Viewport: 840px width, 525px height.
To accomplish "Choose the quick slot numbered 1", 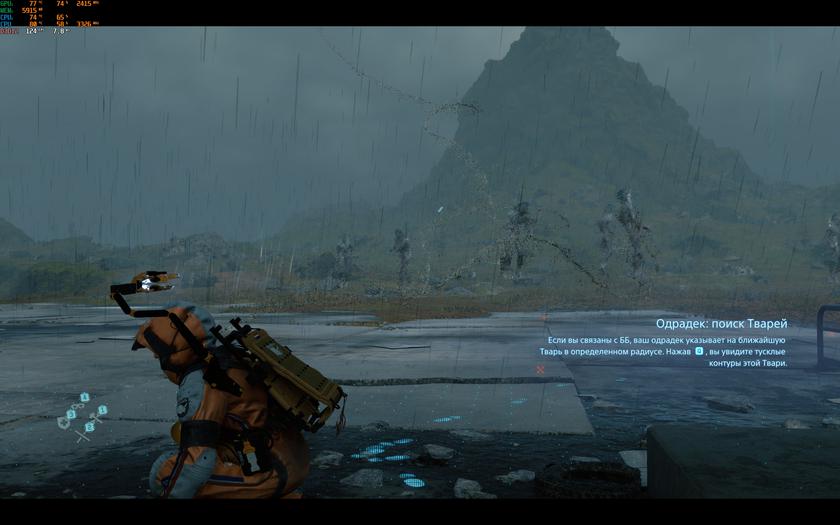I will [x=102, y=410].
